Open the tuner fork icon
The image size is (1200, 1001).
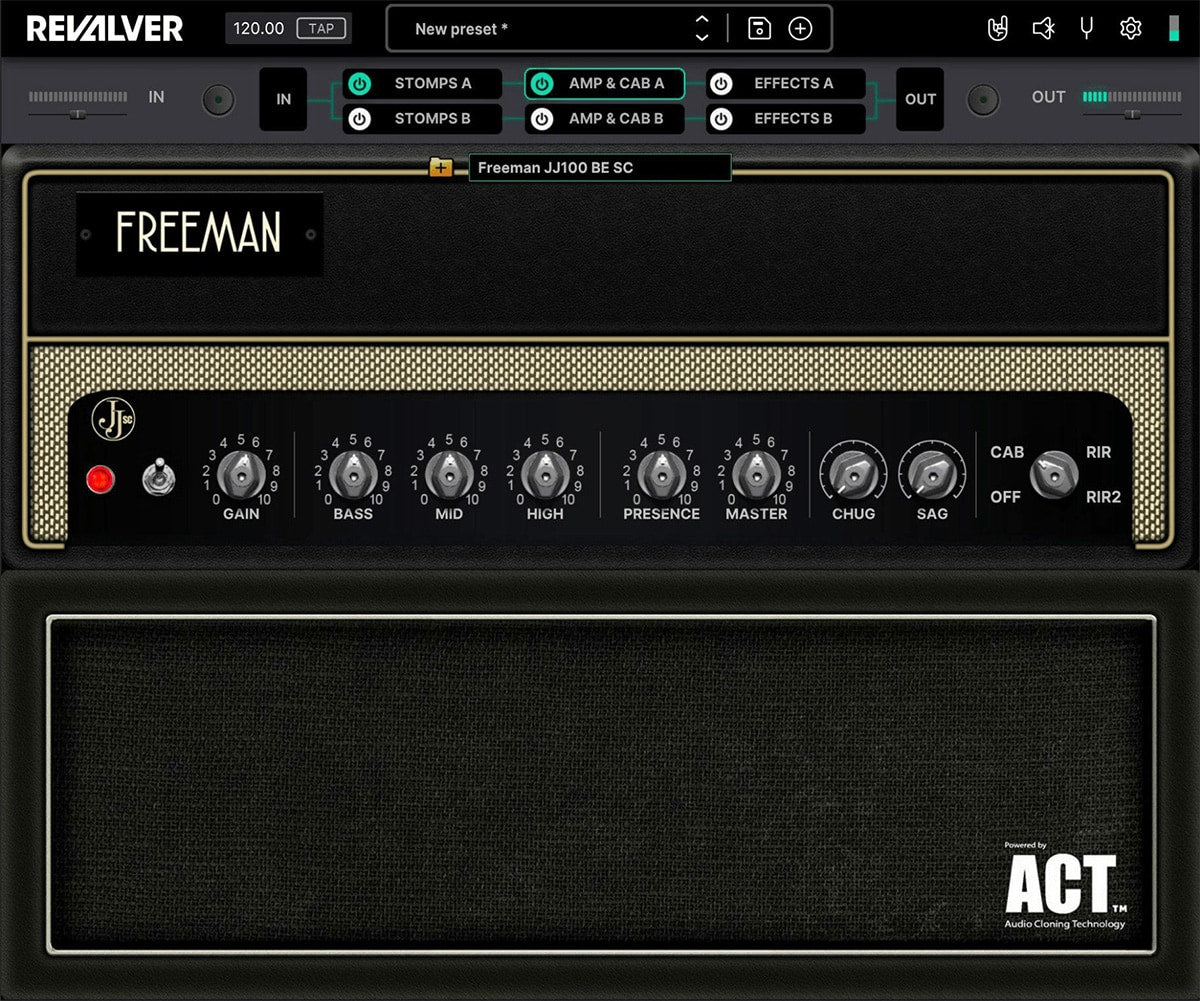point(1087,29)
